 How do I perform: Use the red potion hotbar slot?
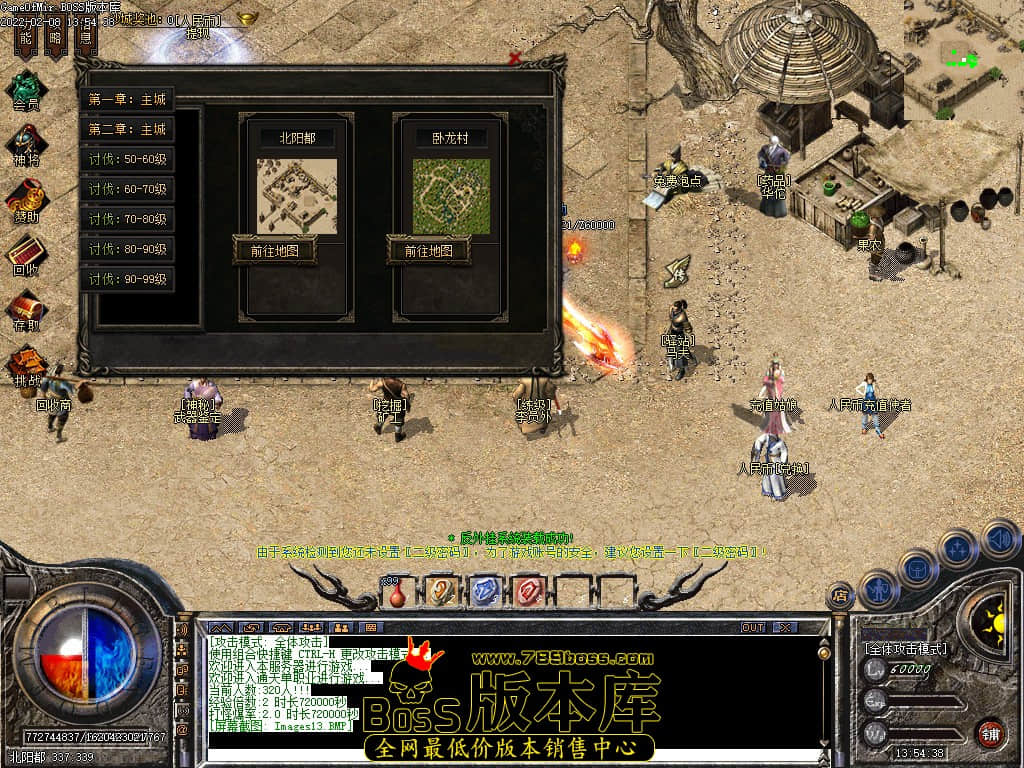coord(398,593)
